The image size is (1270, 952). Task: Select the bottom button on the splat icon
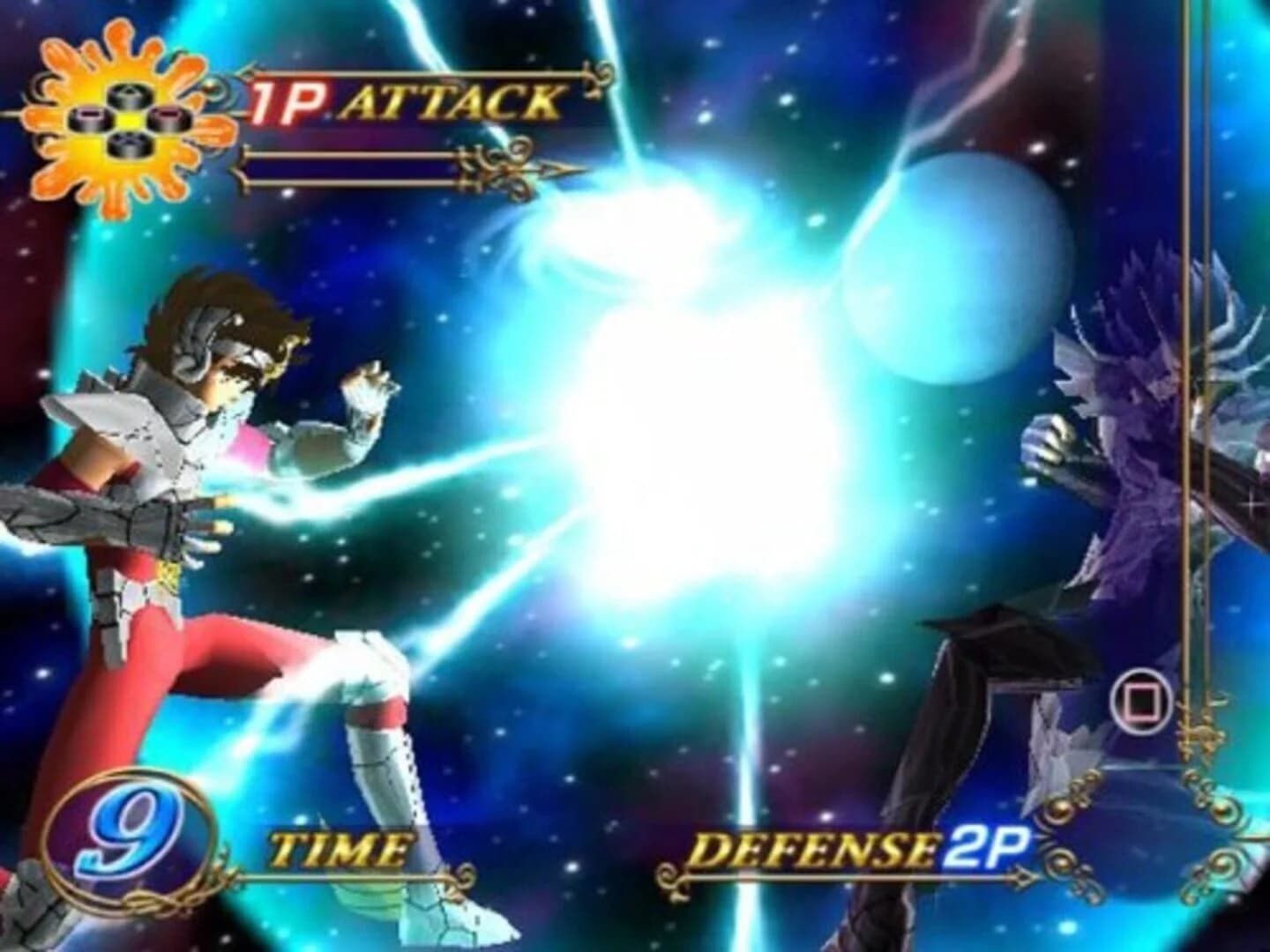click(131, 146)
